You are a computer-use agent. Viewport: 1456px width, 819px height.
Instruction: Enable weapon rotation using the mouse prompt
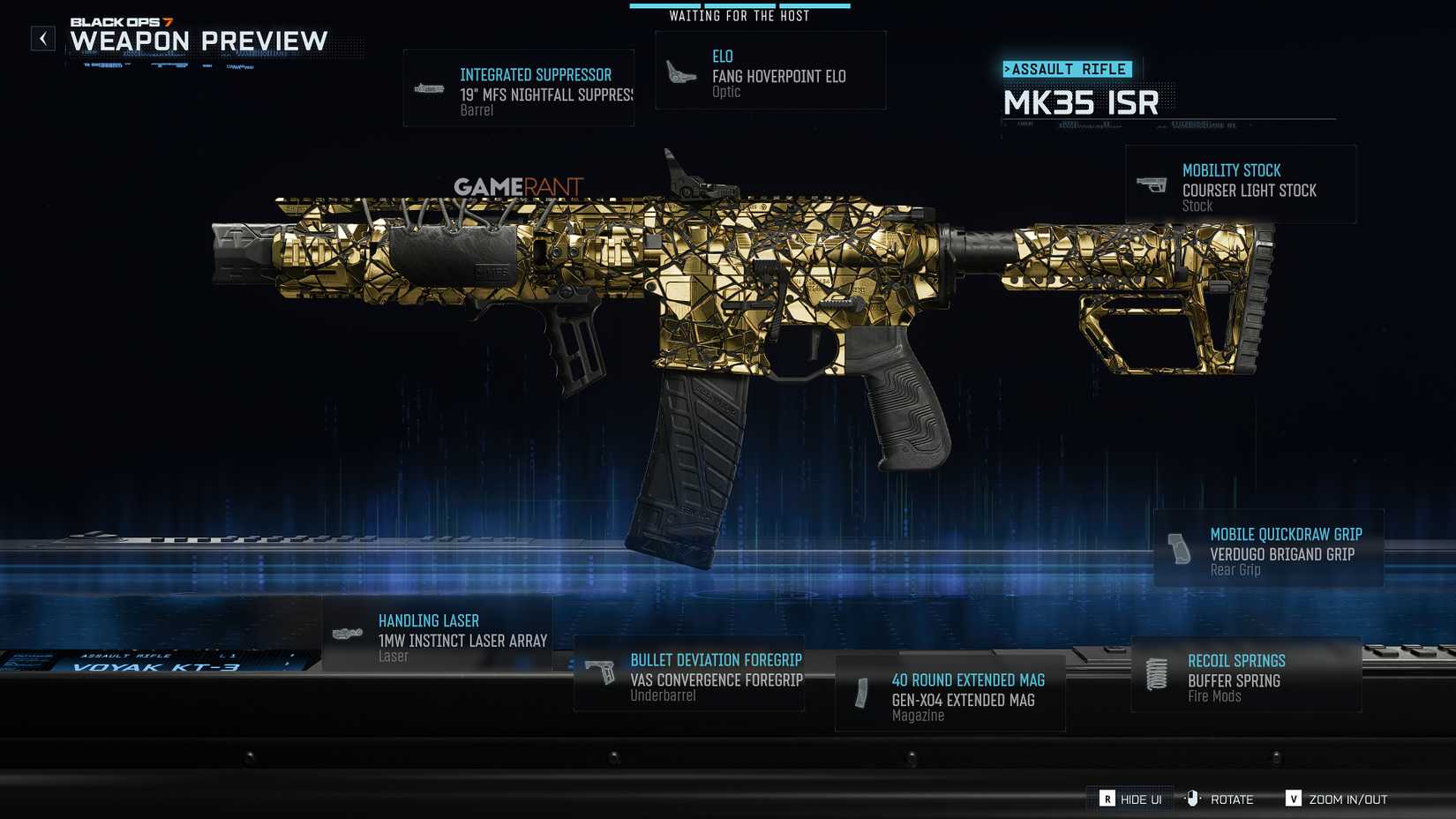1193,799
